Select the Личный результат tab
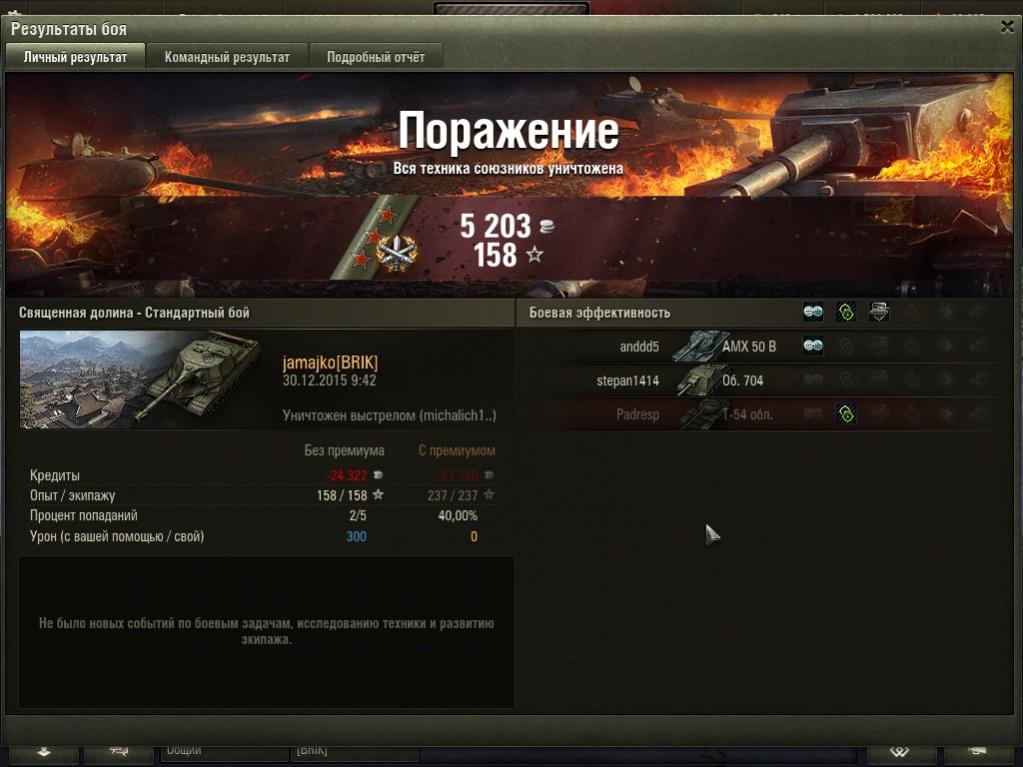The height and width of the screenshot is (767, 1023). (x=76, y=57)
